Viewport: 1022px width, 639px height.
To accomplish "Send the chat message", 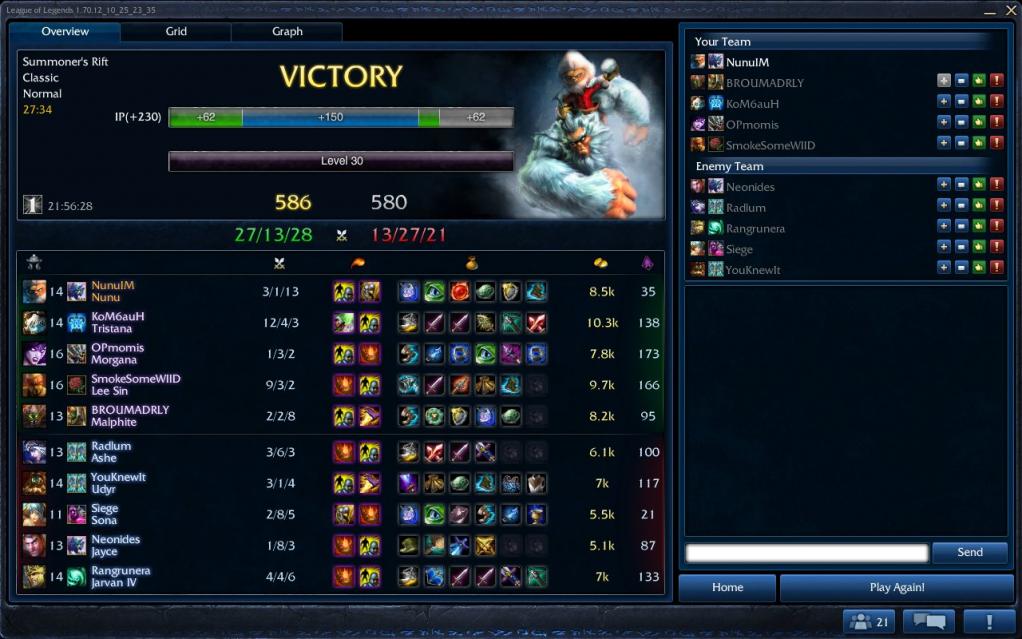I will [969, 552].
